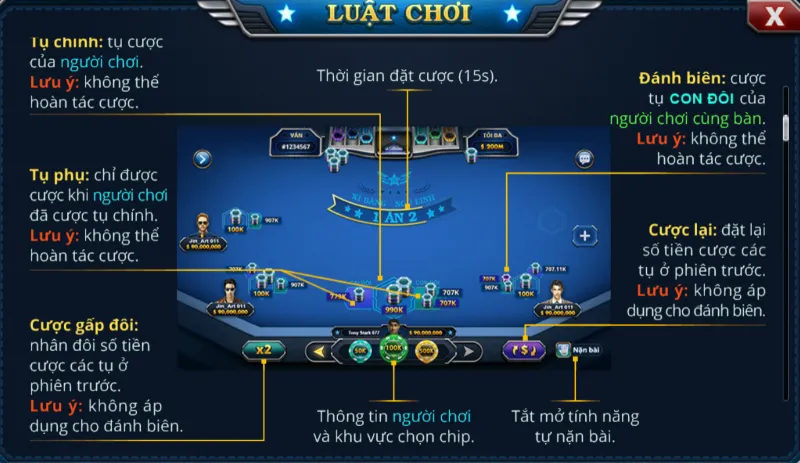Screen dimensions: 800x463
Task: Open the blue side arrow menu
Action: (x=203, y=158)
